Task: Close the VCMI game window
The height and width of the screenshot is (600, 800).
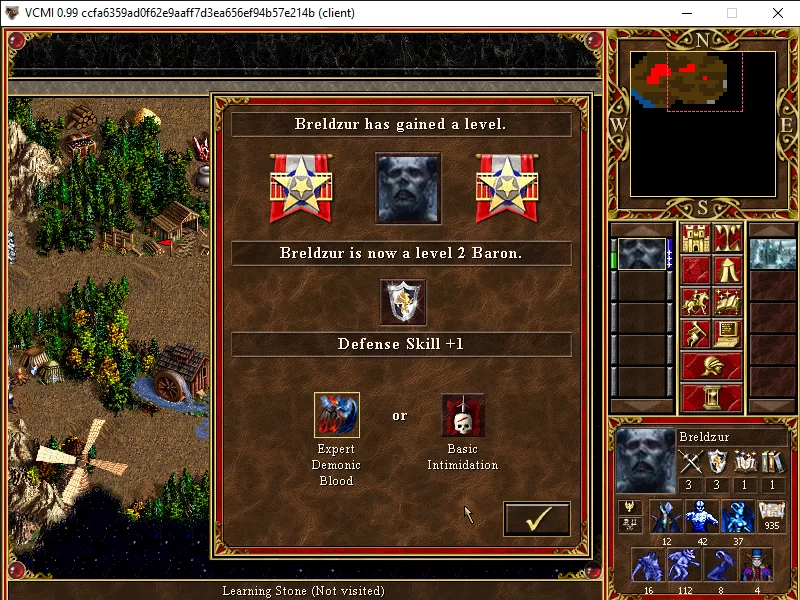Action: click(777, 14)
